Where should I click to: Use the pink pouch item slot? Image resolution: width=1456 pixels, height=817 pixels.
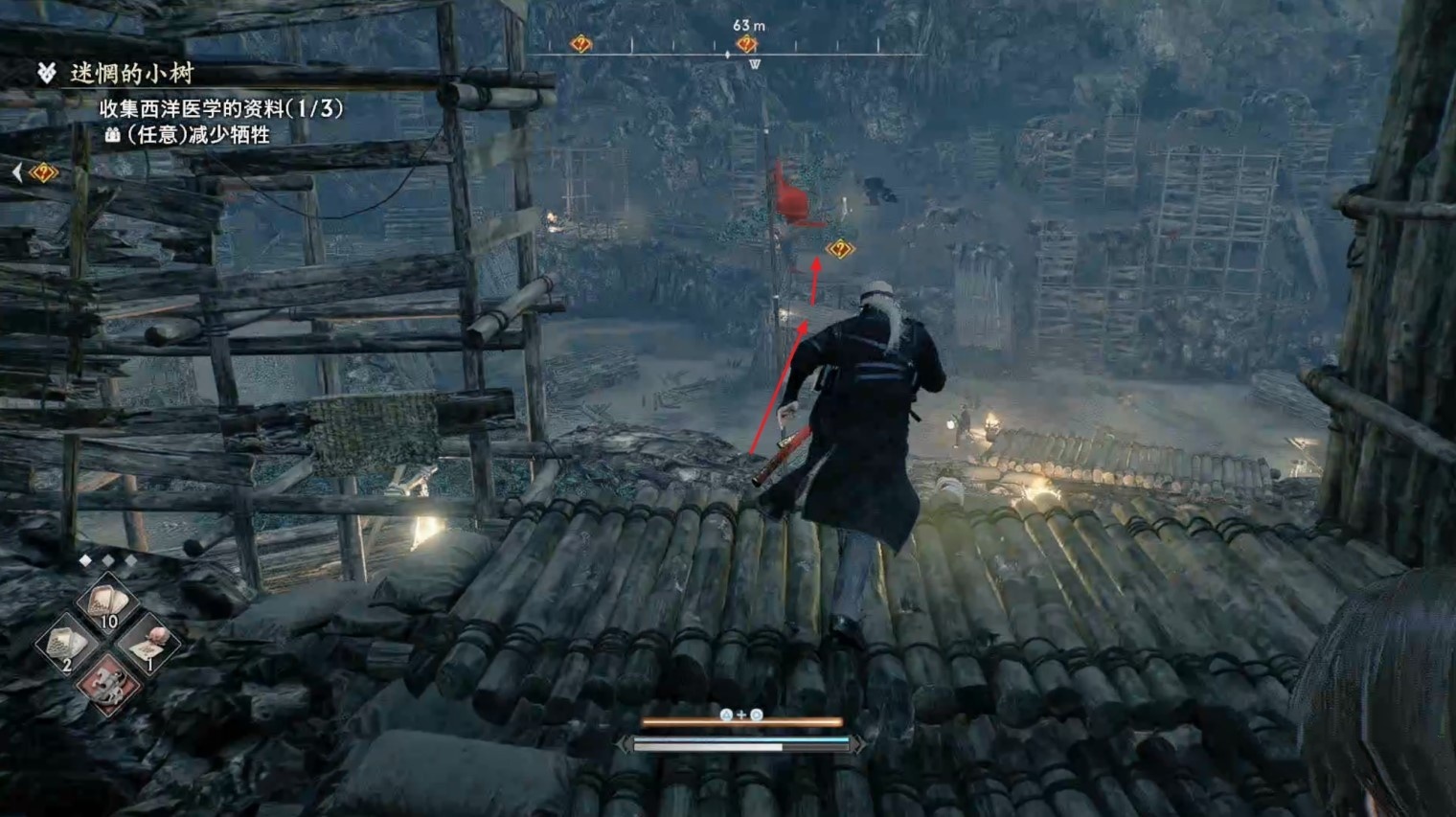point(148,646)
